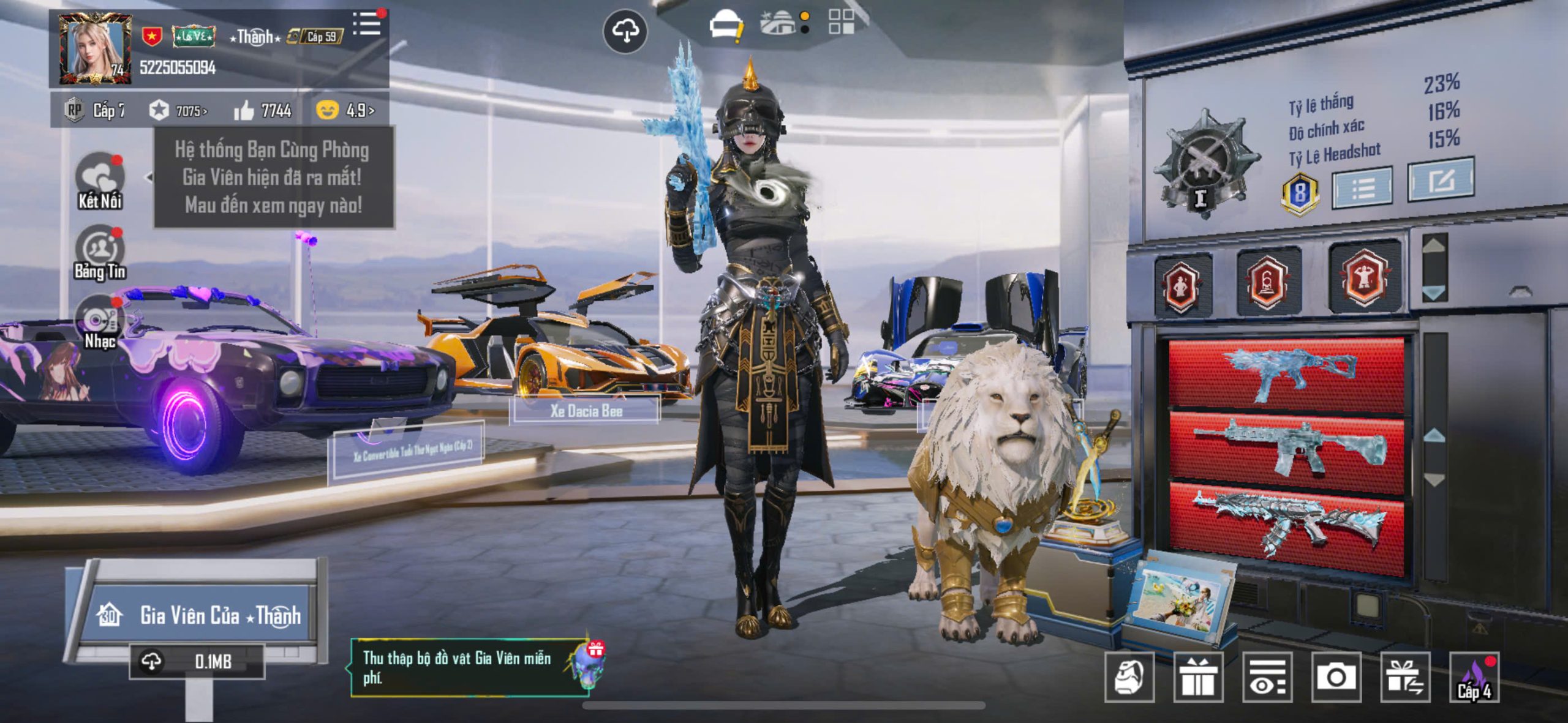Open the gift box button
The width and height of the screenshot is (1568, 723).
point(1197,677)
